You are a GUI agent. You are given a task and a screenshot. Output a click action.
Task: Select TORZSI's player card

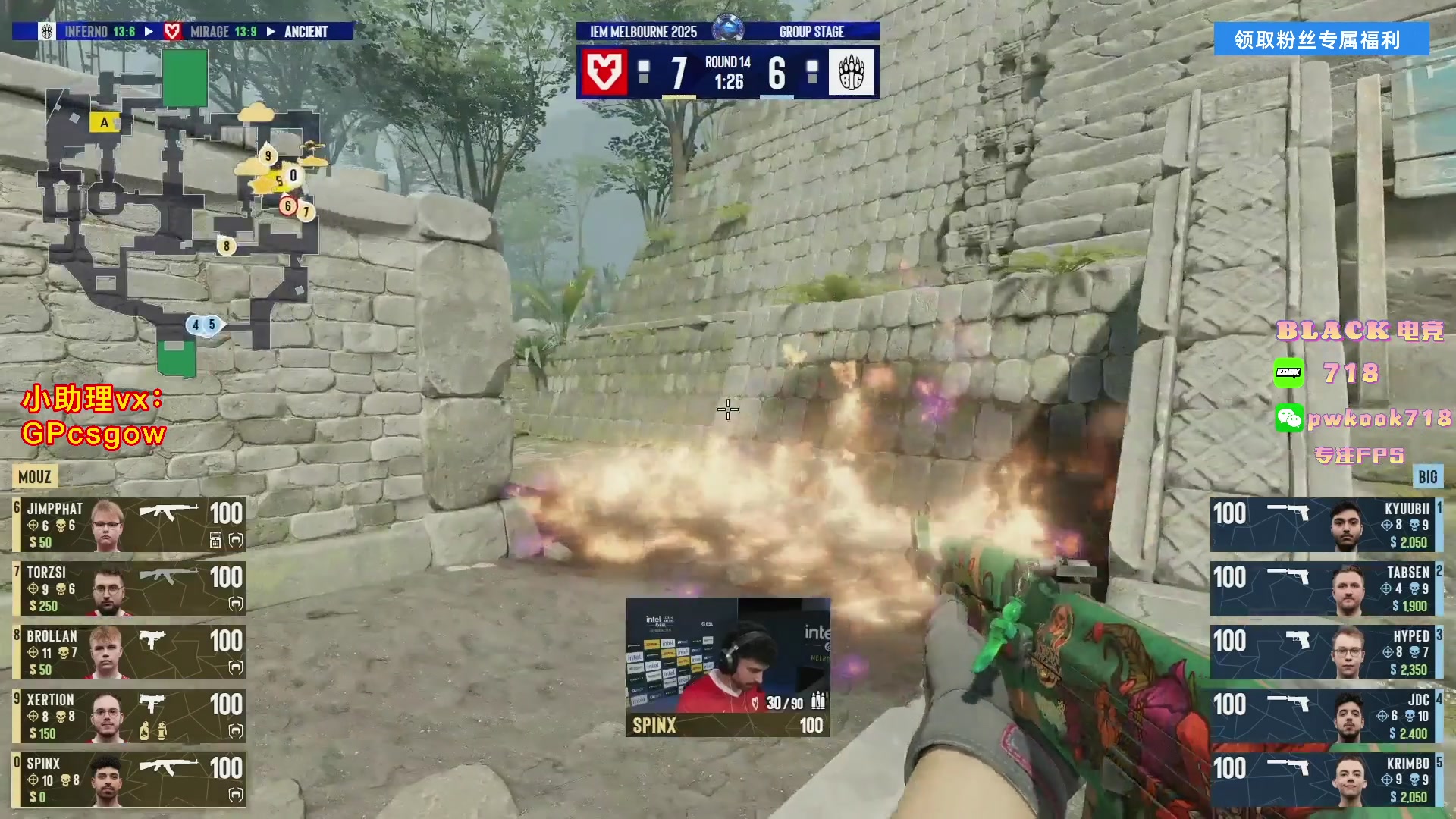(129, 588)
